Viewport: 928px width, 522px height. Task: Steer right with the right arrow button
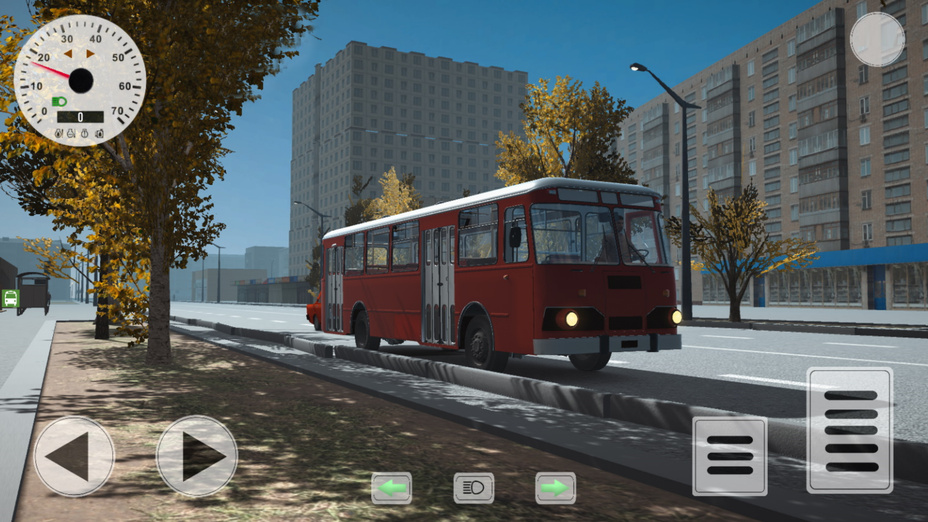[x=197, y=456]
